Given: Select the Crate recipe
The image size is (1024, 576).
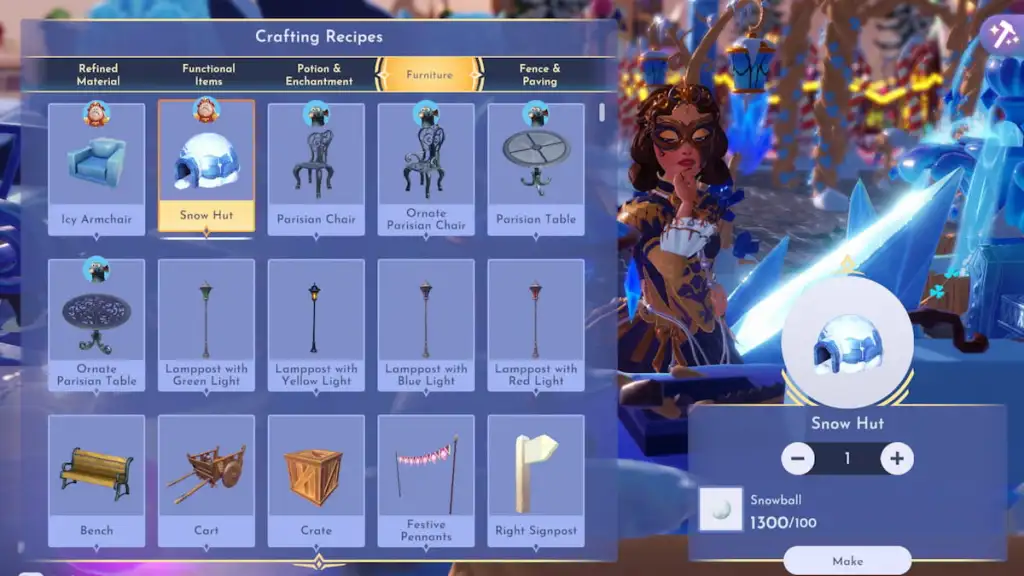Looking at the screenshot, I should [316, 480].
